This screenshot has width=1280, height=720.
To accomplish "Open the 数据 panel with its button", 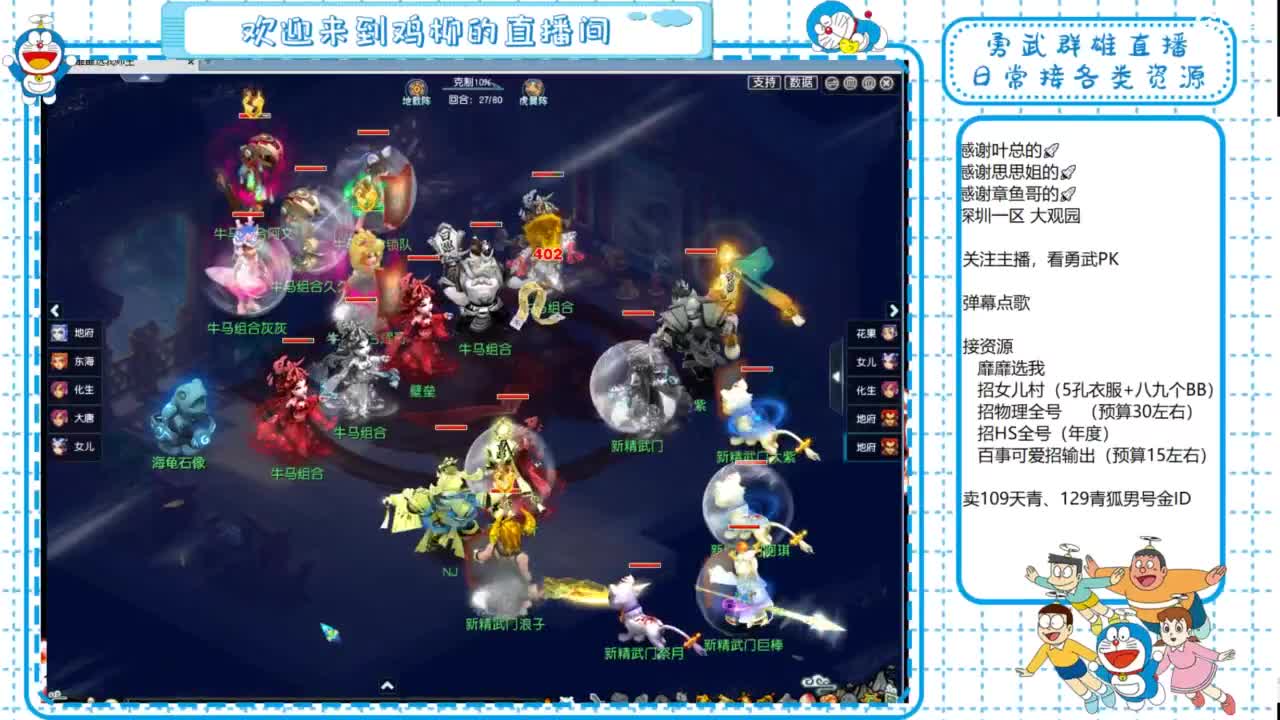I will 800,83.
